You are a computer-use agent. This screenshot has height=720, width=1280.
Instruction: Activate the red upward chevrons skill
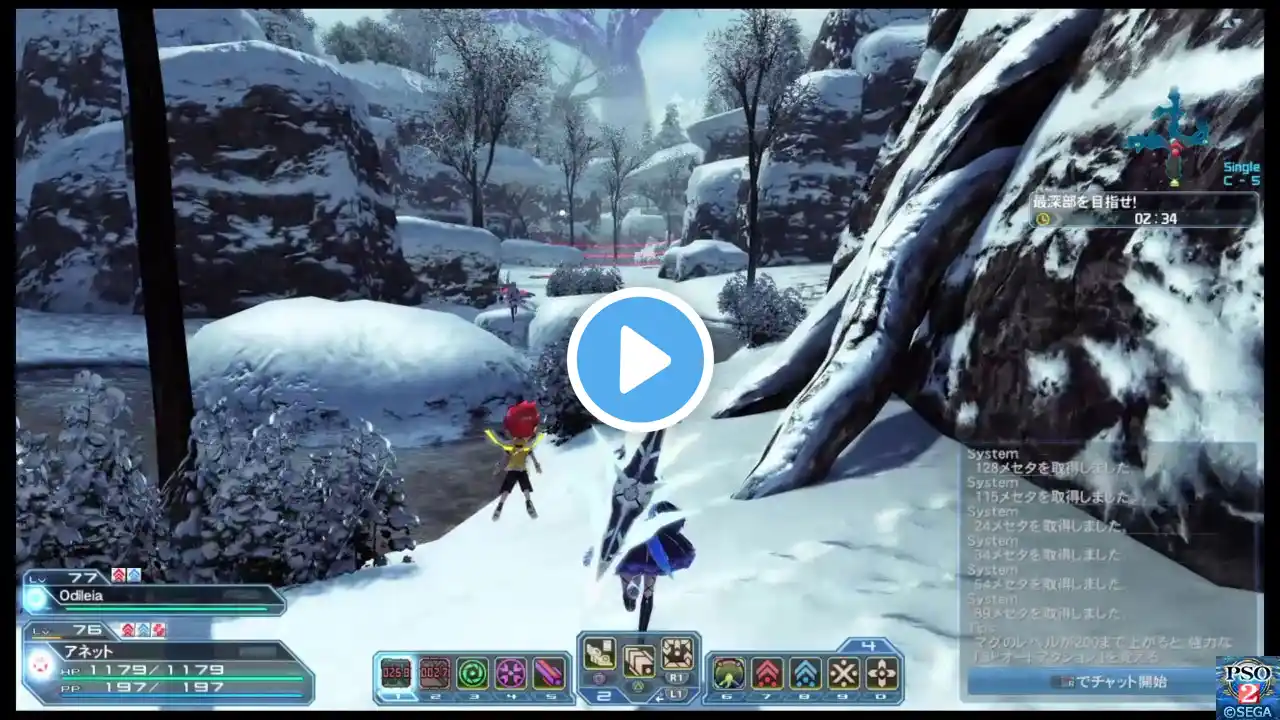(x=767, y=673)
